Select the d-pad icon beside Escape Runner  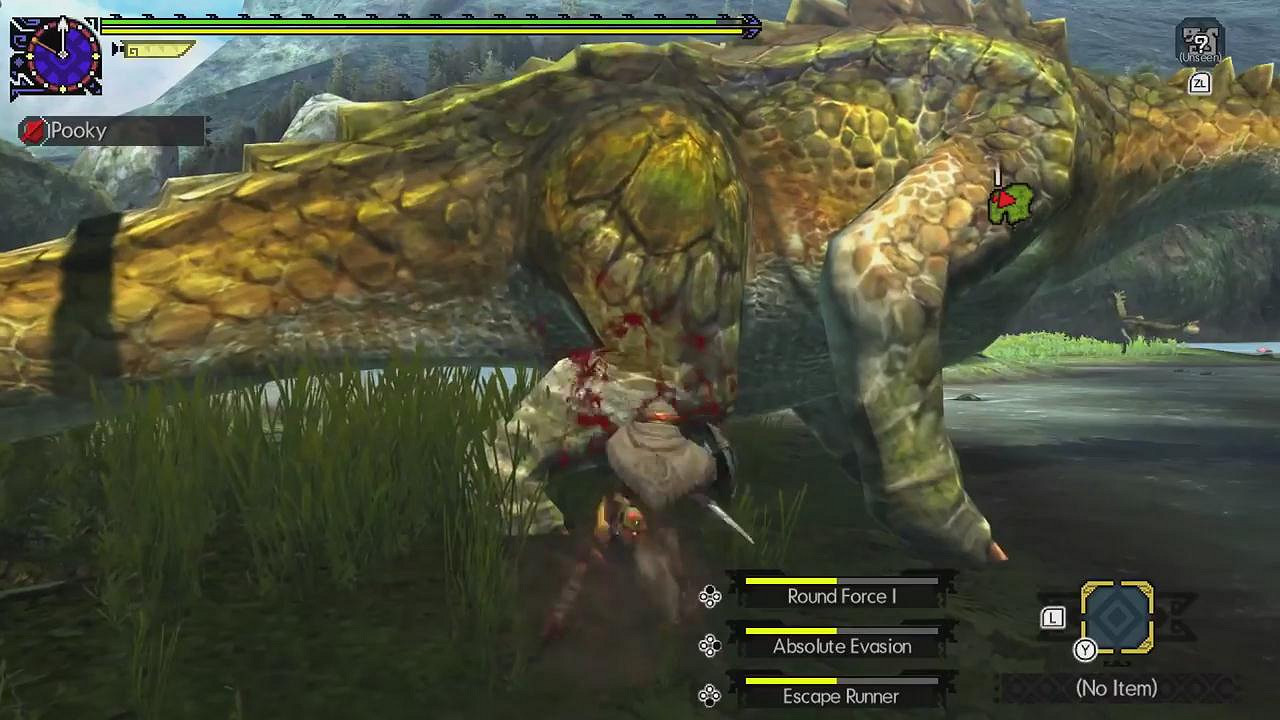point(711,695)
